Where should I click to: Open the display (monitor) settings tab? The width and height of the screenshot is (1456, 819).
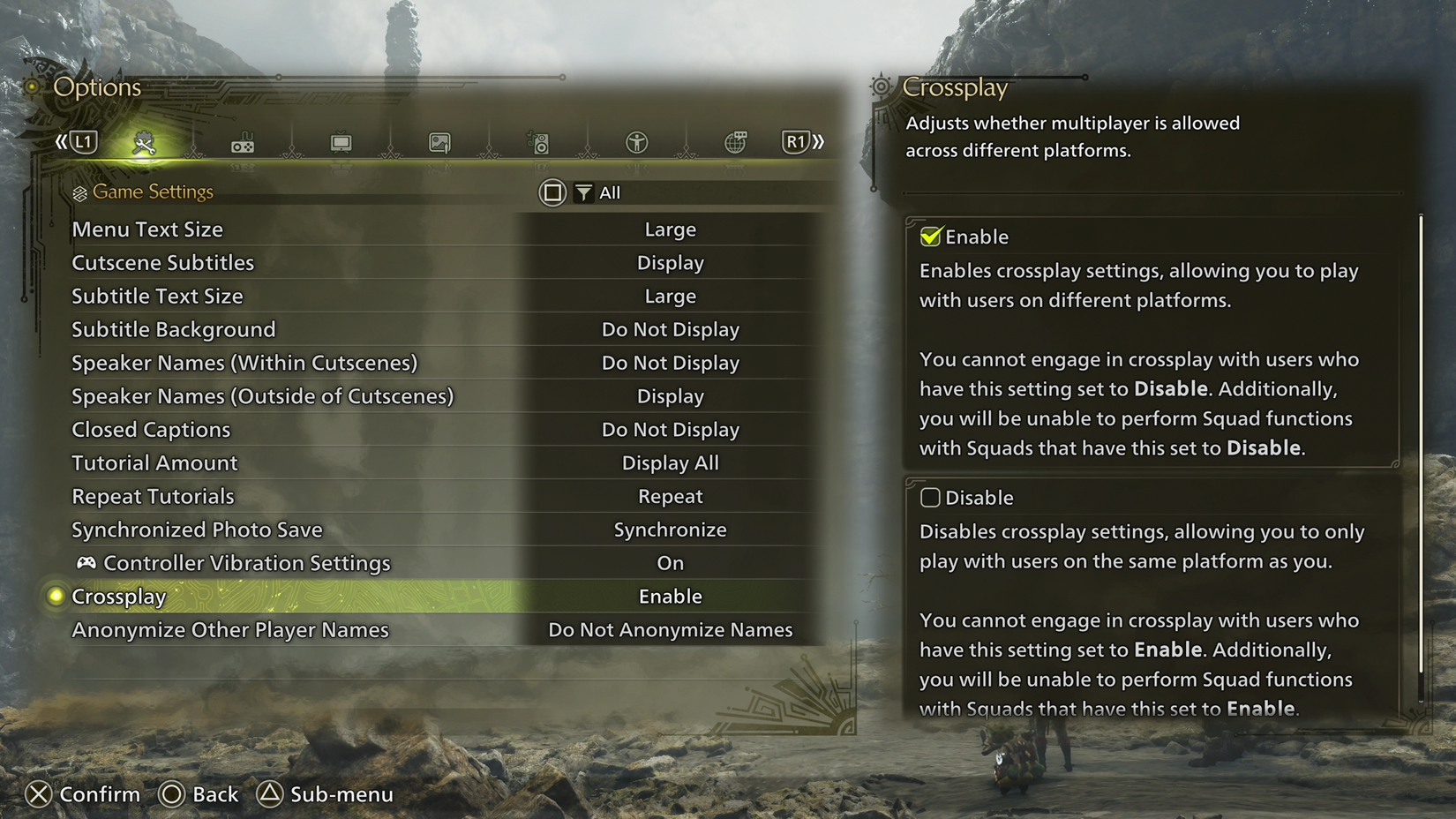coord(341,143)
